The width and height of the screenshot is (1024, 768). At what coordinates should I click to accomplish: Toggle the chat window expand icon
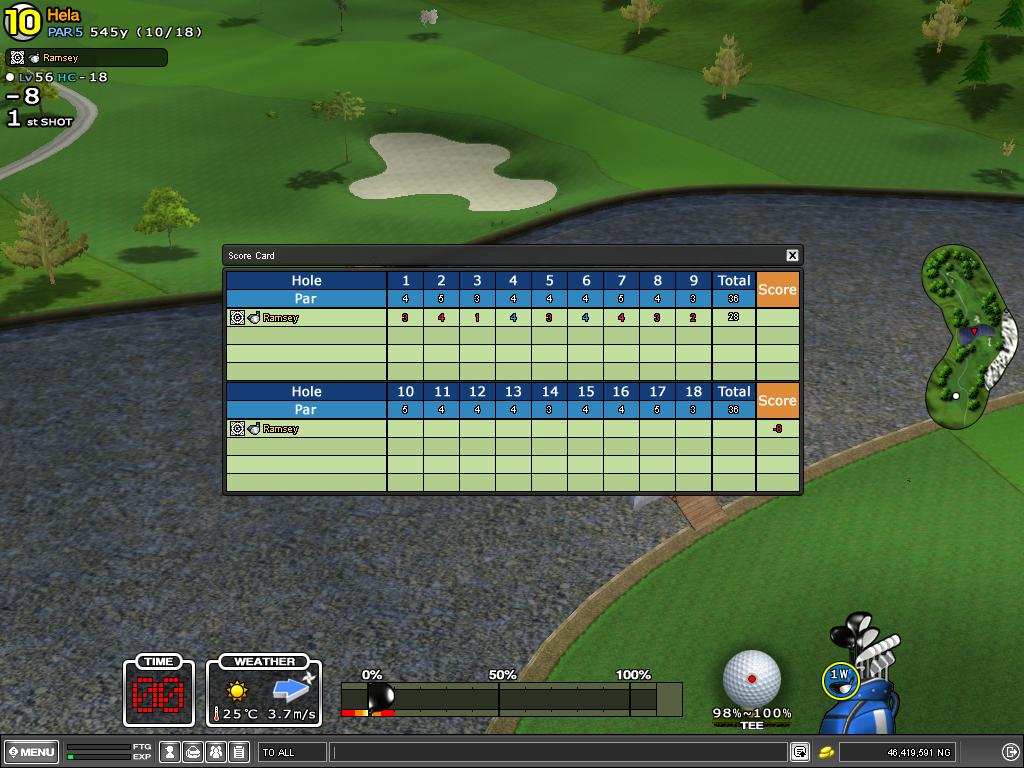(x=800, y=752)
